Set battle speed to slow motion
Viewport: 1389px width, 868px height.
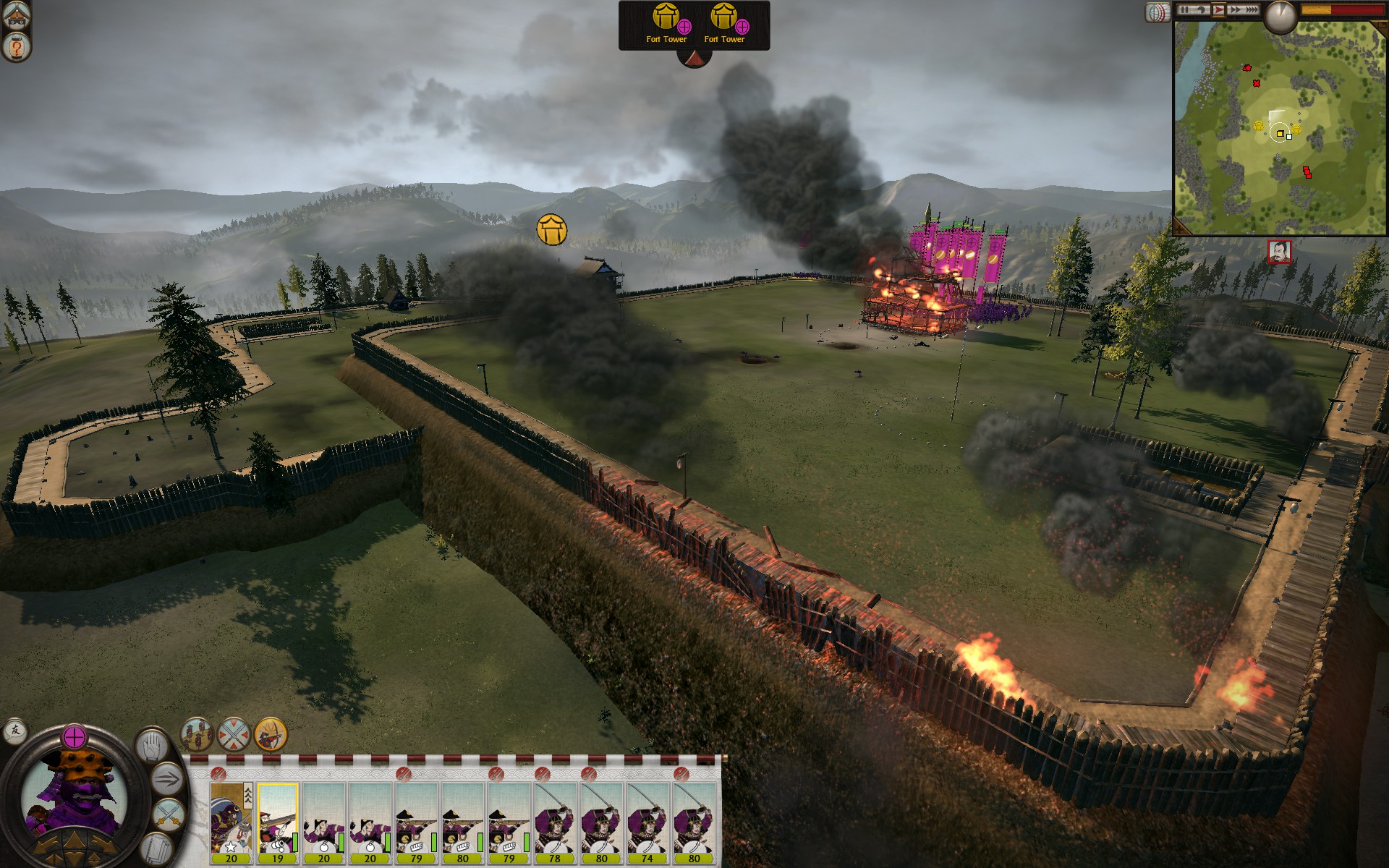point(1201,10)
